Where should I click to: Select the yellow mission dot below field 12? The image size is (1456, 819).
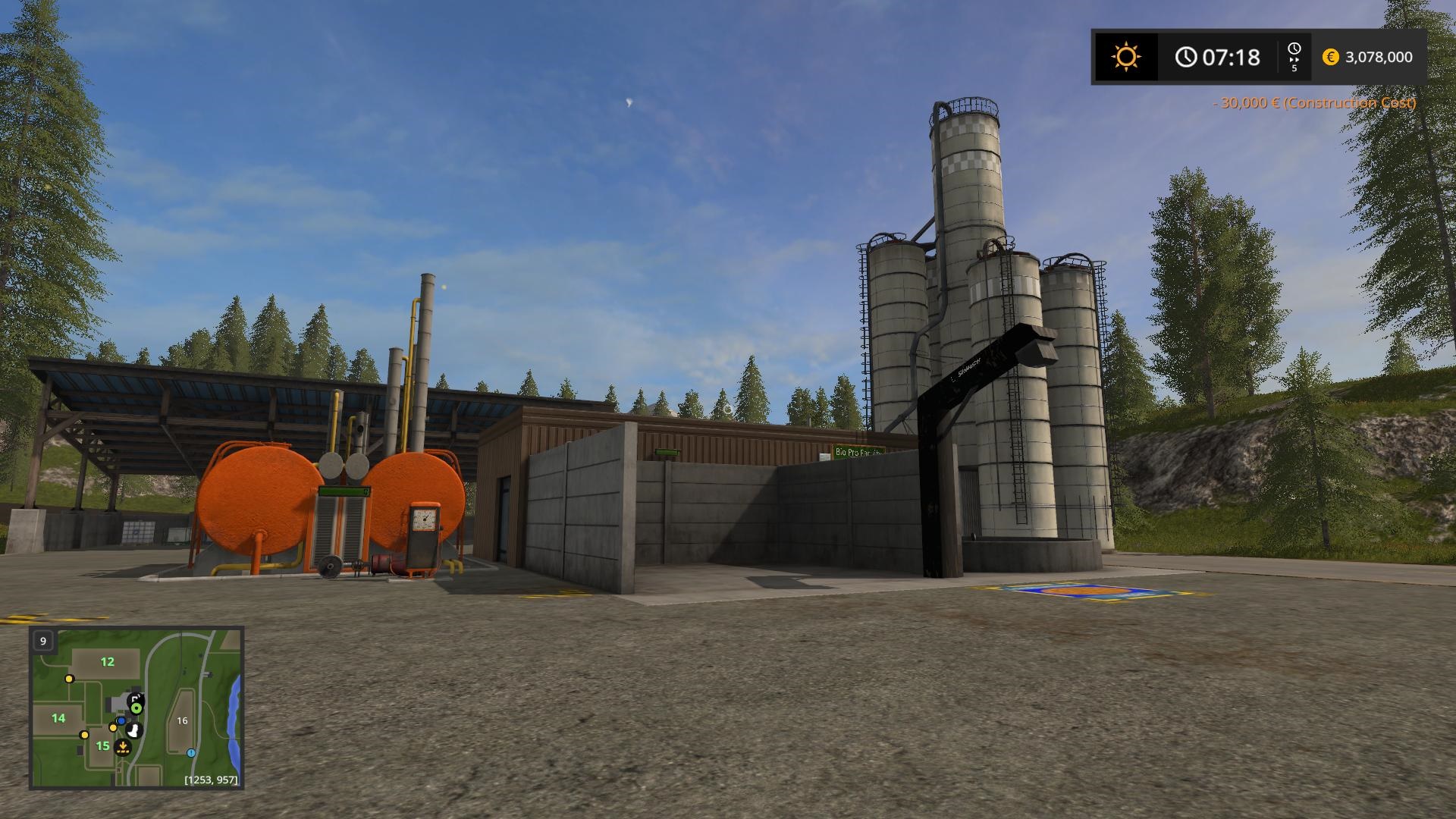coord(69,679)
